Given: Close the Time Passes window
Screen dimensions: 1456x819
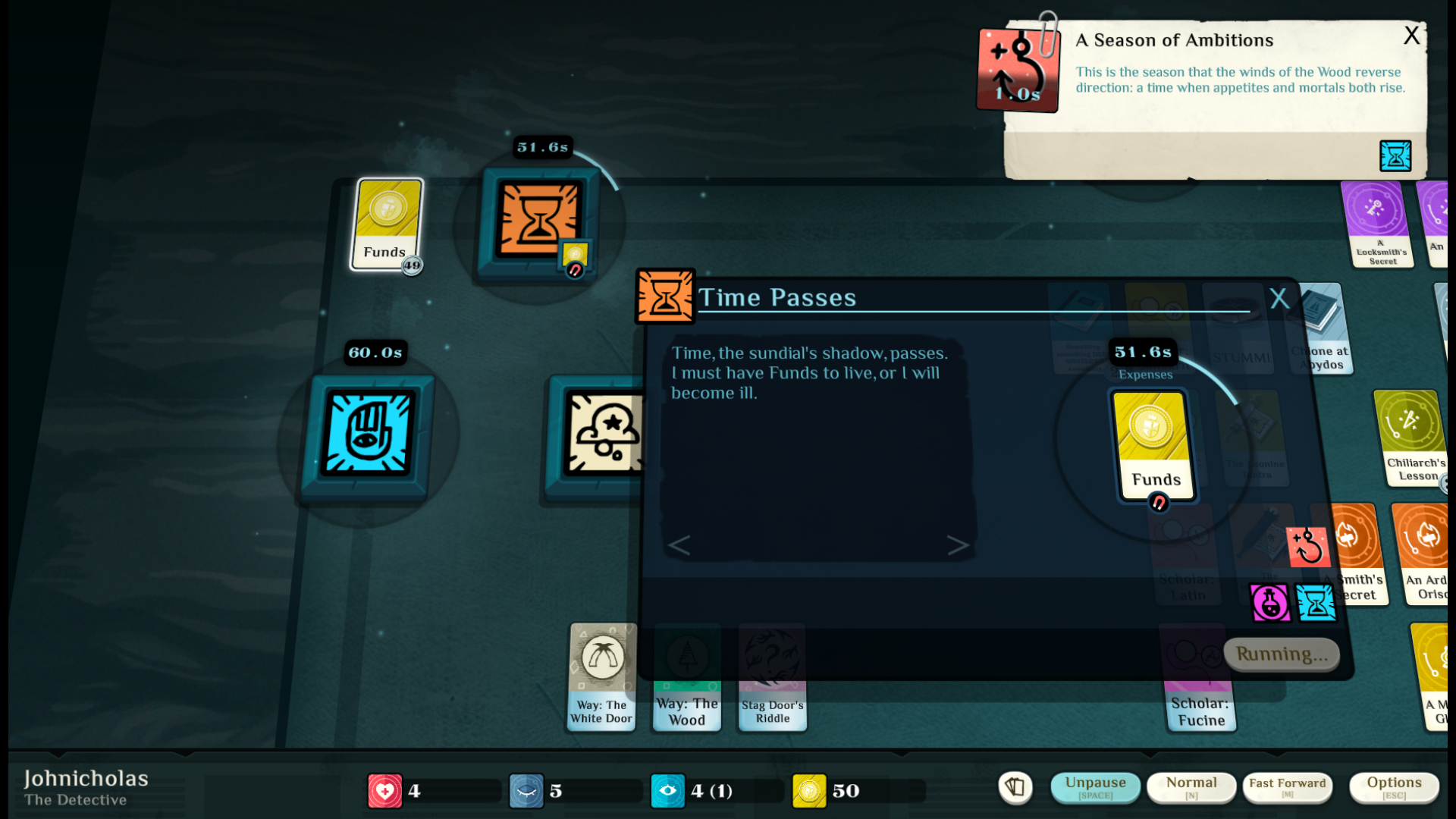Looking at the screenshot, I should 1279,298.
